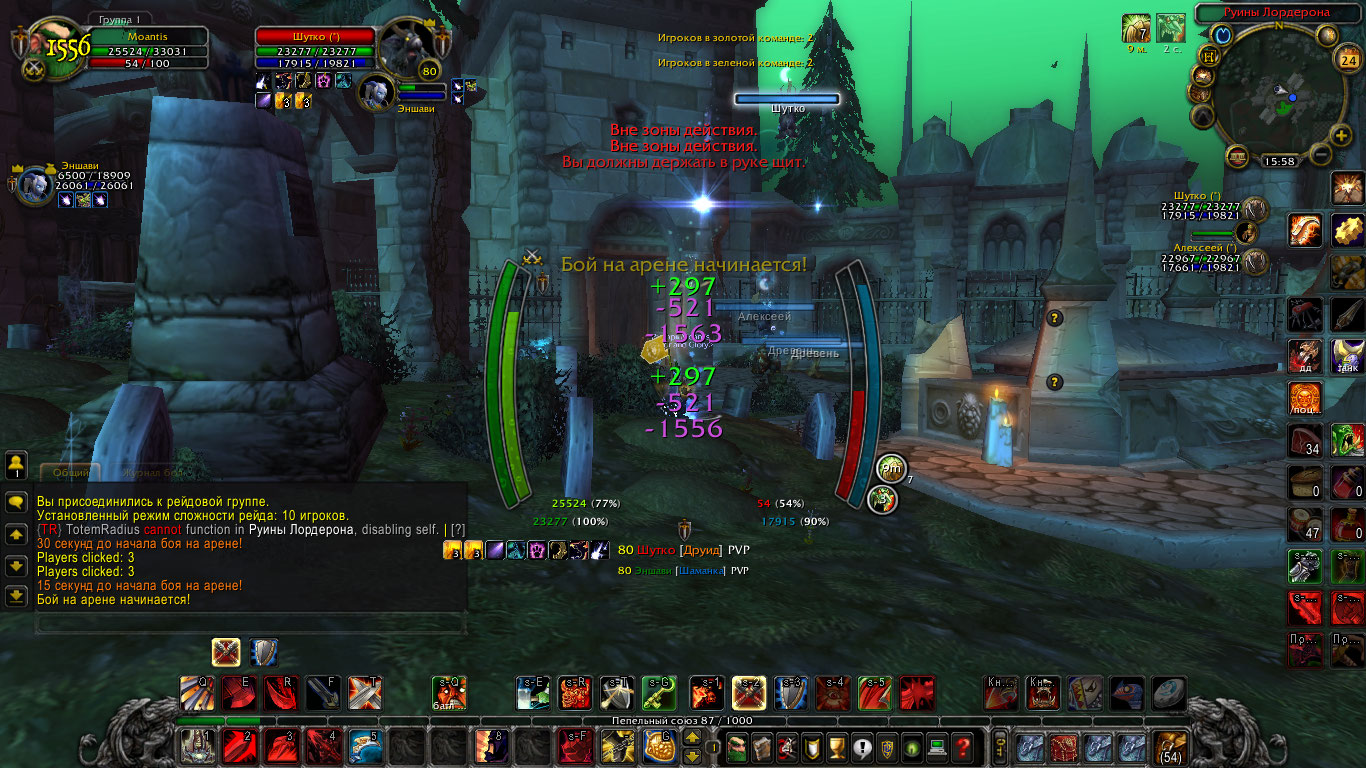Switch to the shield defensive stance icon
This screenshot has height=768, width=1366.
point(264,653)
